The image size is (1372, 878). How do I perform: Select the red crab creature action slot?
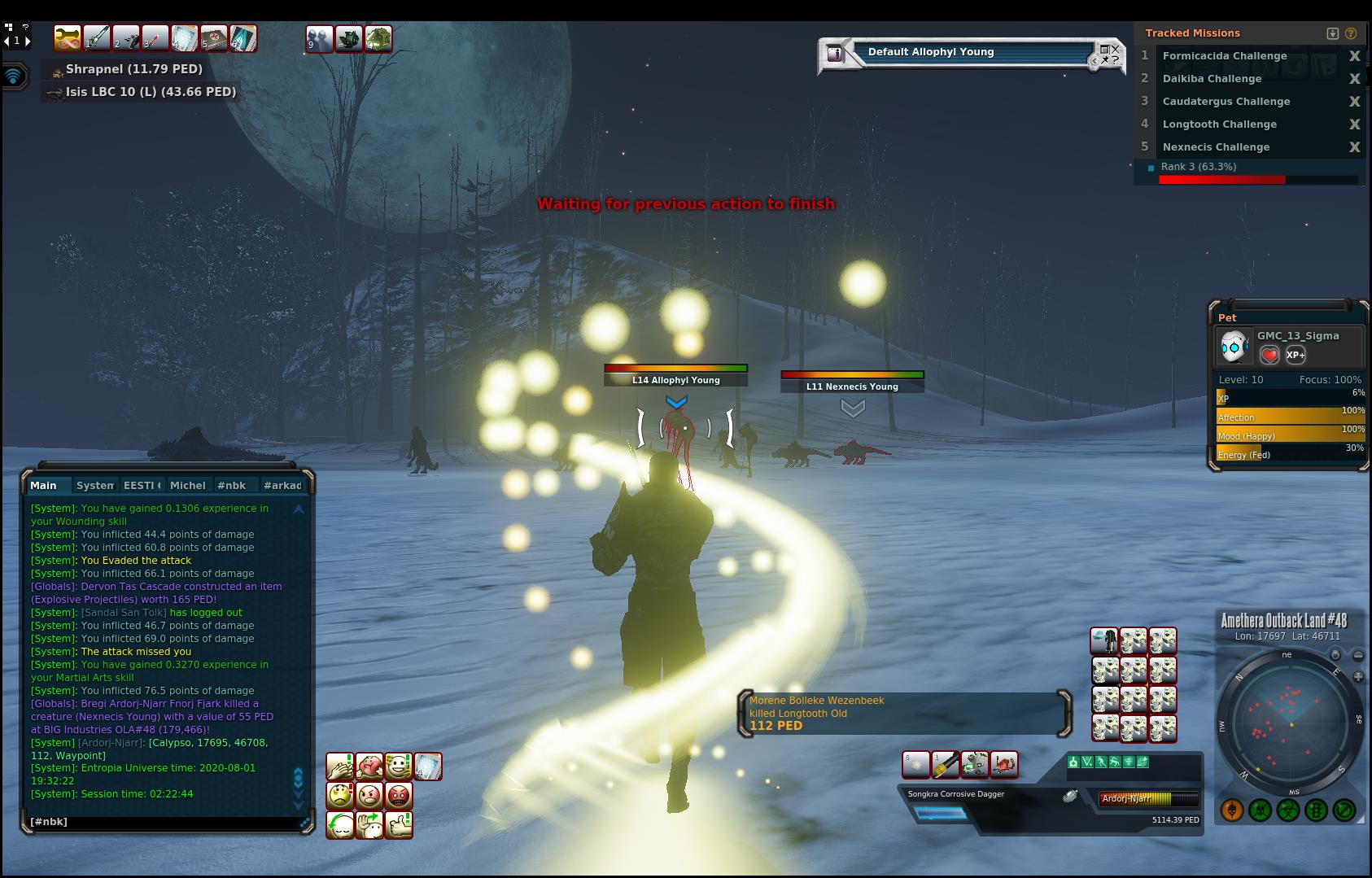tap(1004, 765)
